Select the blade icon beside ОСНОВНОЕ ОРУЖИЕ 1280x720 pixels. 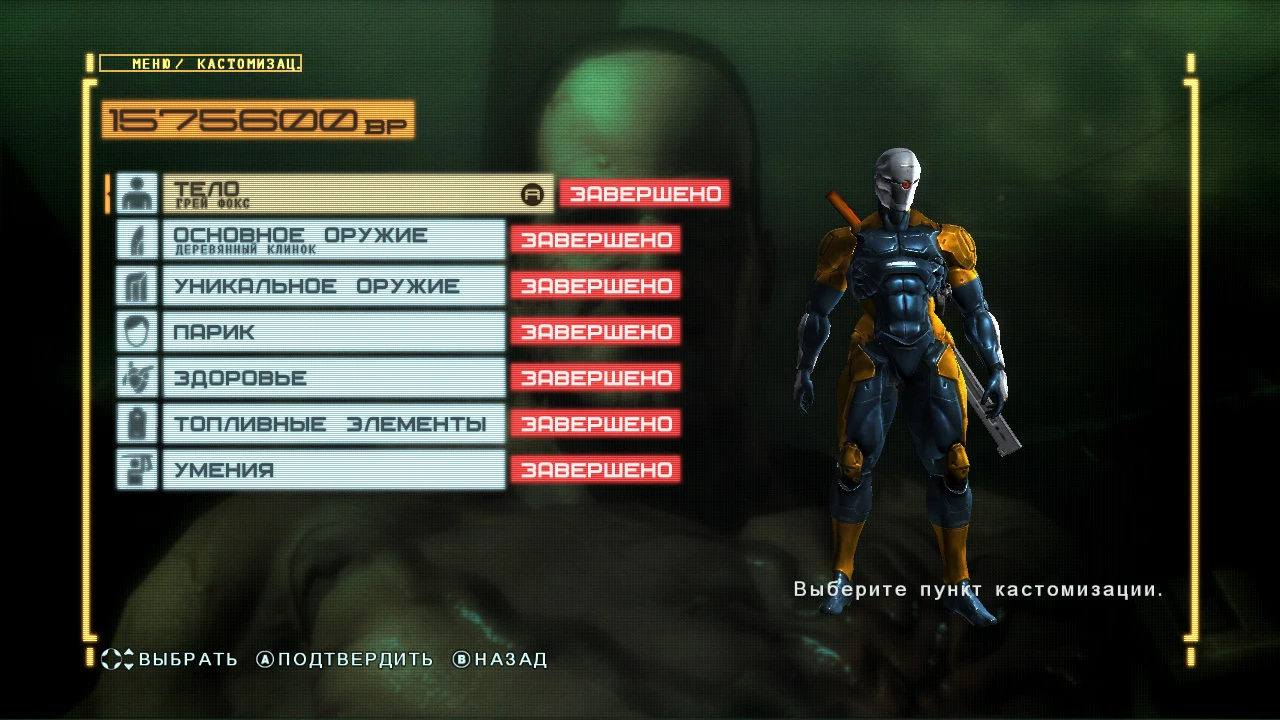(x=138, y=240)
